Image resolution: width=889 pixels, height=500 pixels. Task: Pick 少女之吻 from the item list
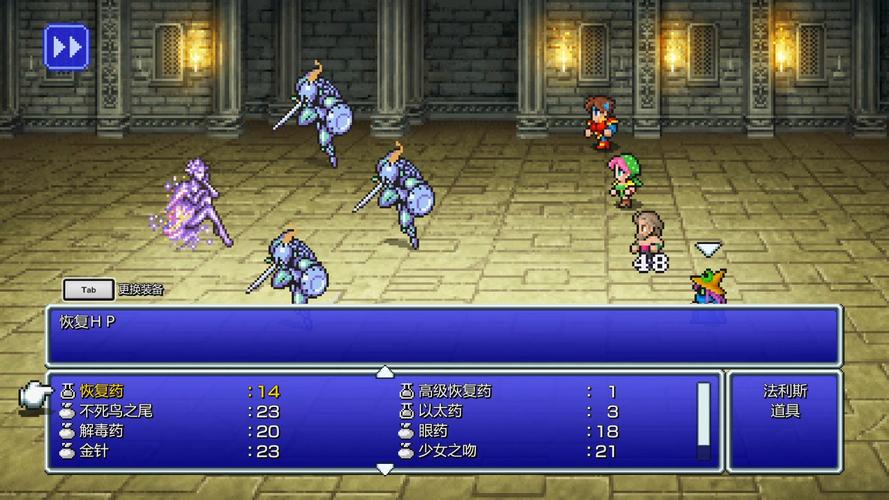click(x=447, y=451)
